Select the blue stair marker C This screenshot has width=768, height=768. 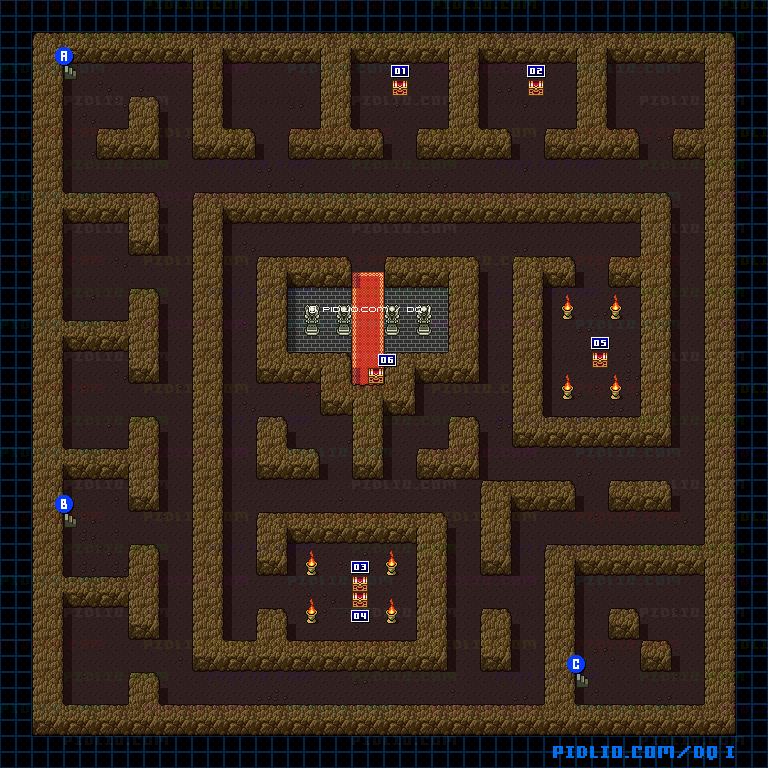coord(576,664)
